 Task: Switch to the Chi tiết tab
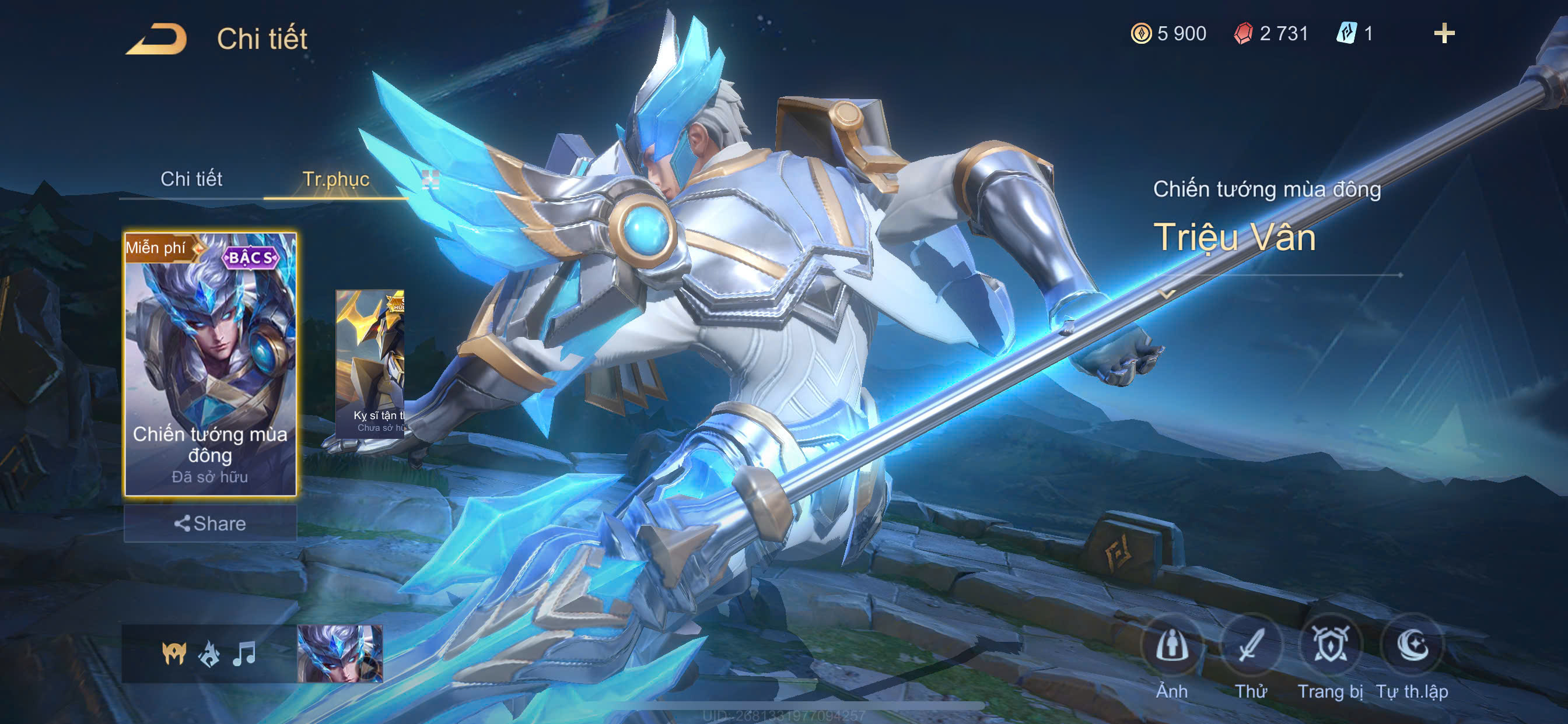point(191,179)
